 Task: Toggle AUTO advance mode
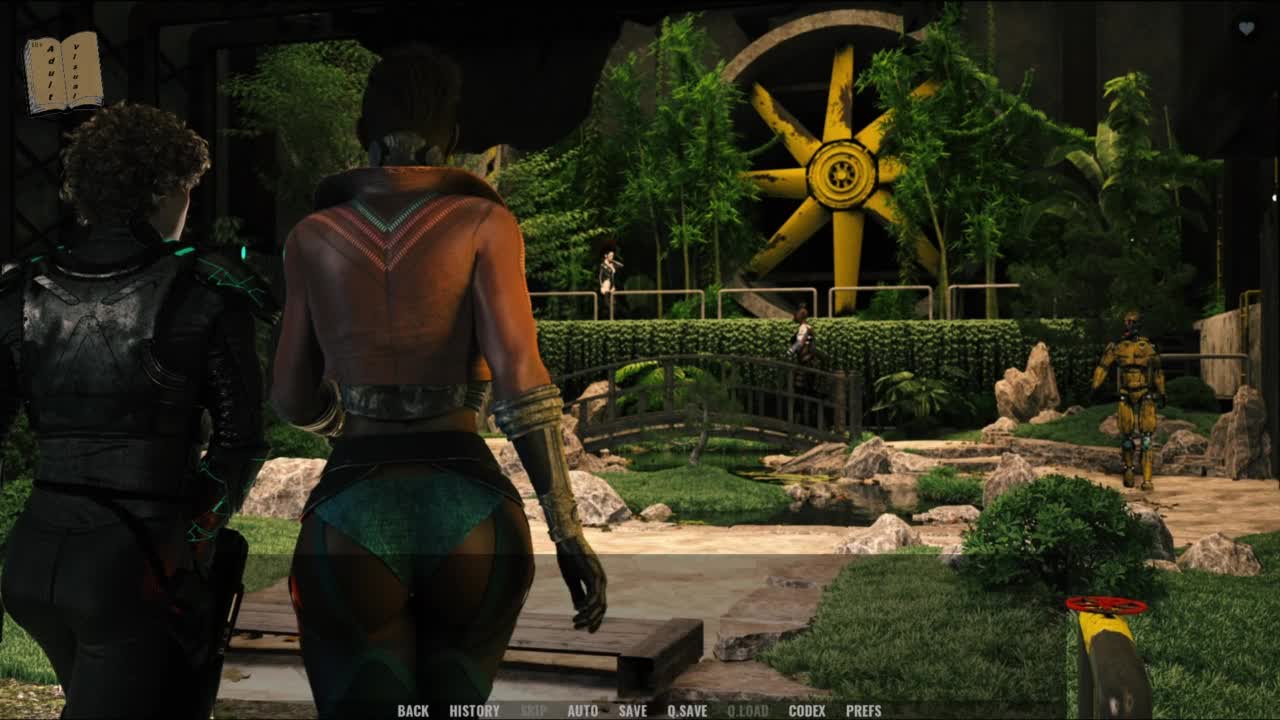point(582,711)
